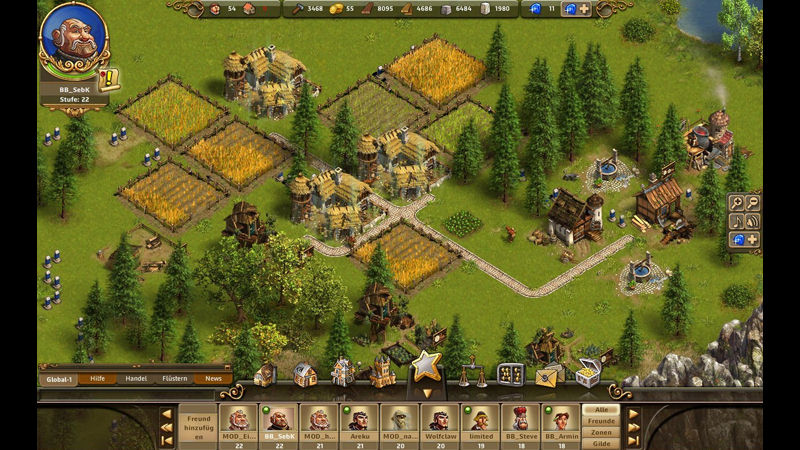Switch to the Handel chat tab
This screenshot has width=800, height=450.
[135, 379]
